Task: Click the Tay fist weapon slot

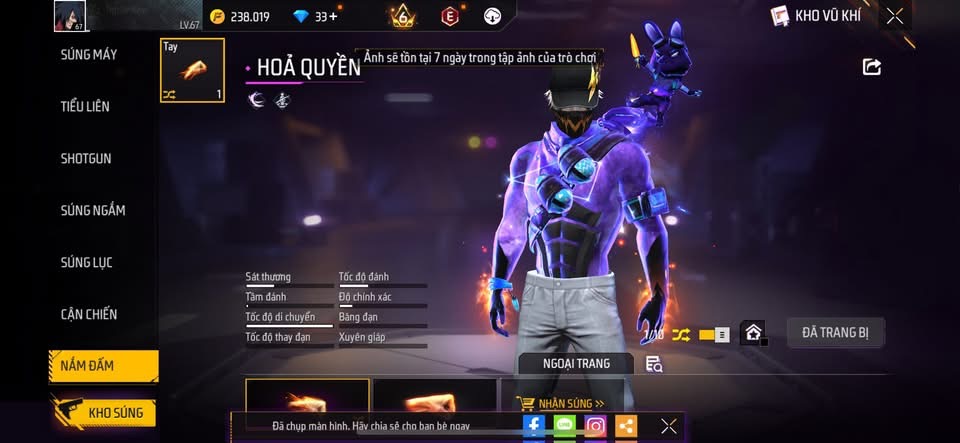Action: (x=192, y=71)
